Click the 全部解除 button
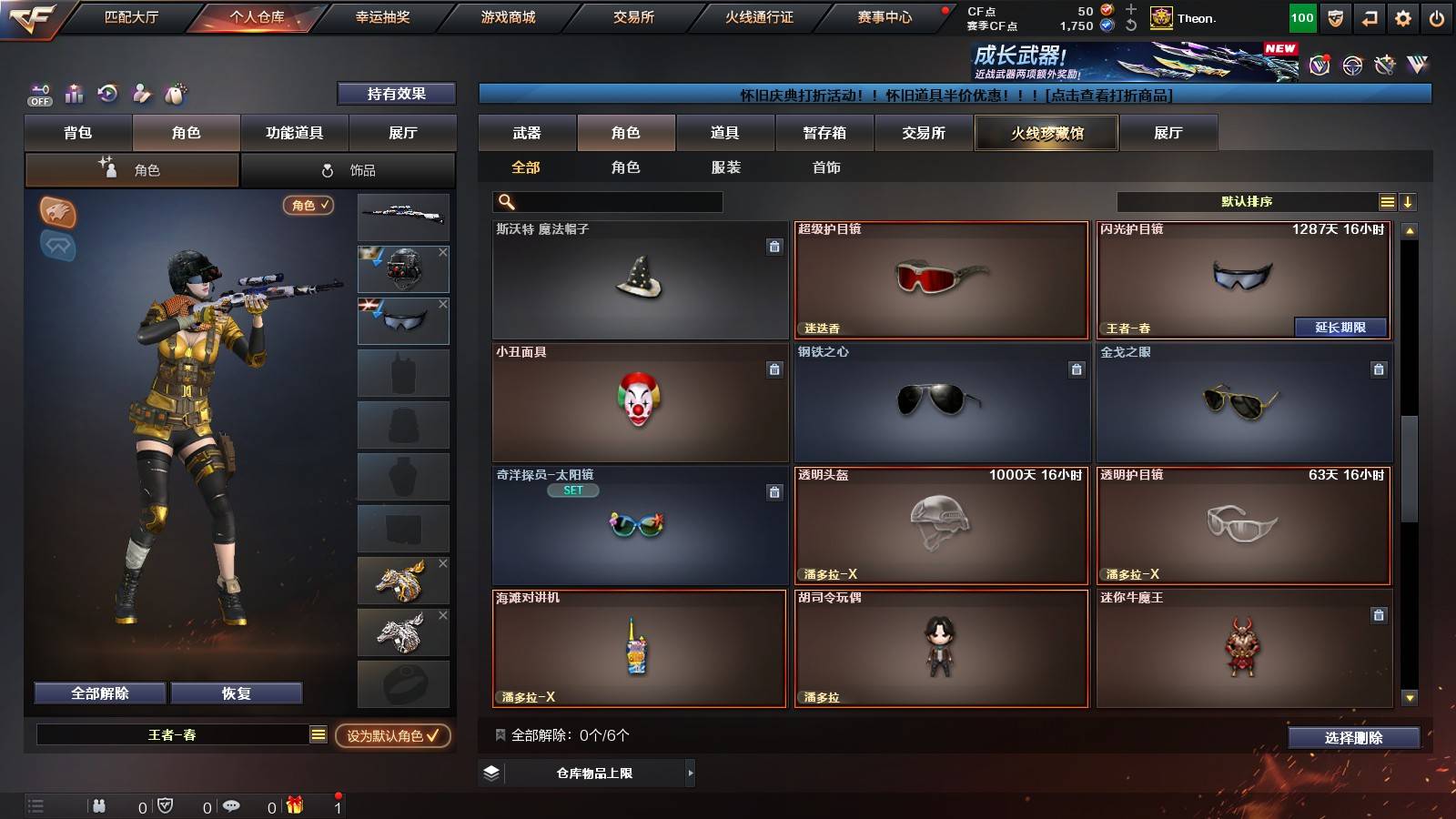The image size is (1456, 819). (98, 693)
